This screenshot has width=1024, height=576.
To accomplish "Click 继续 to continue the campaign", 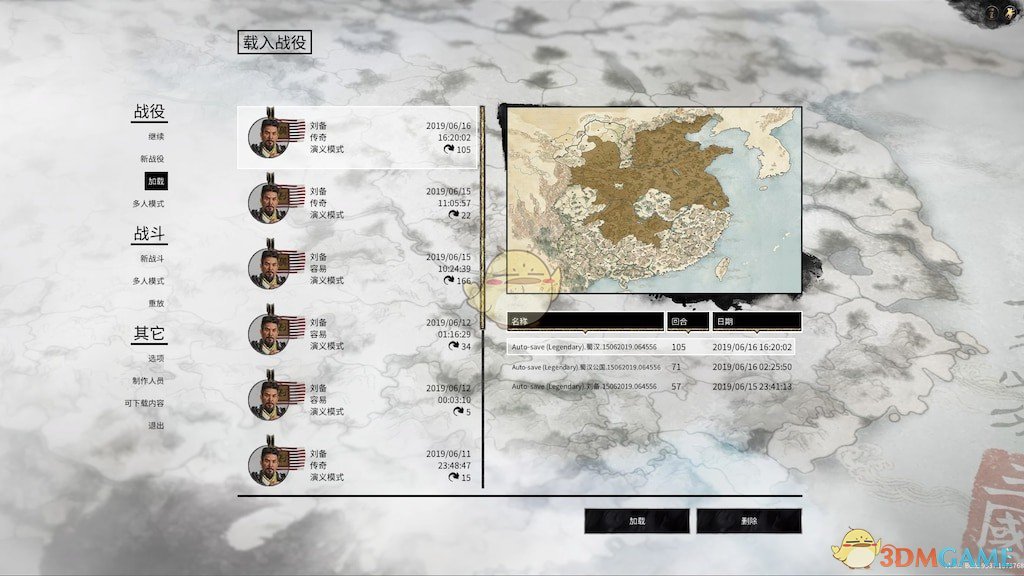I will click(156, 136).
